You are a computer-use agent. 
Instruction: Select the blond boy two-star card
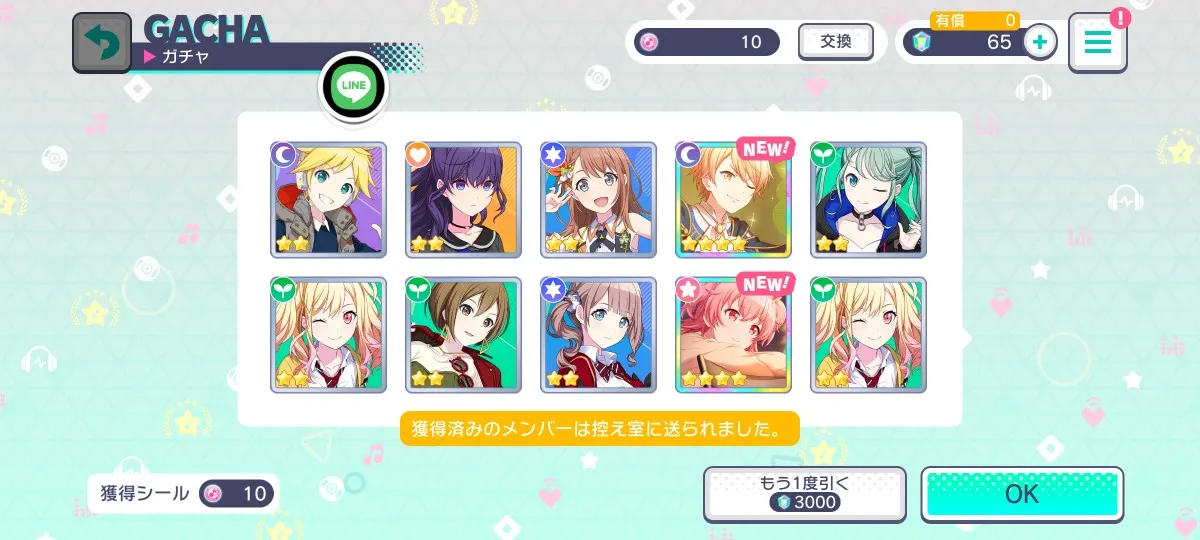(x=328, y=200)
